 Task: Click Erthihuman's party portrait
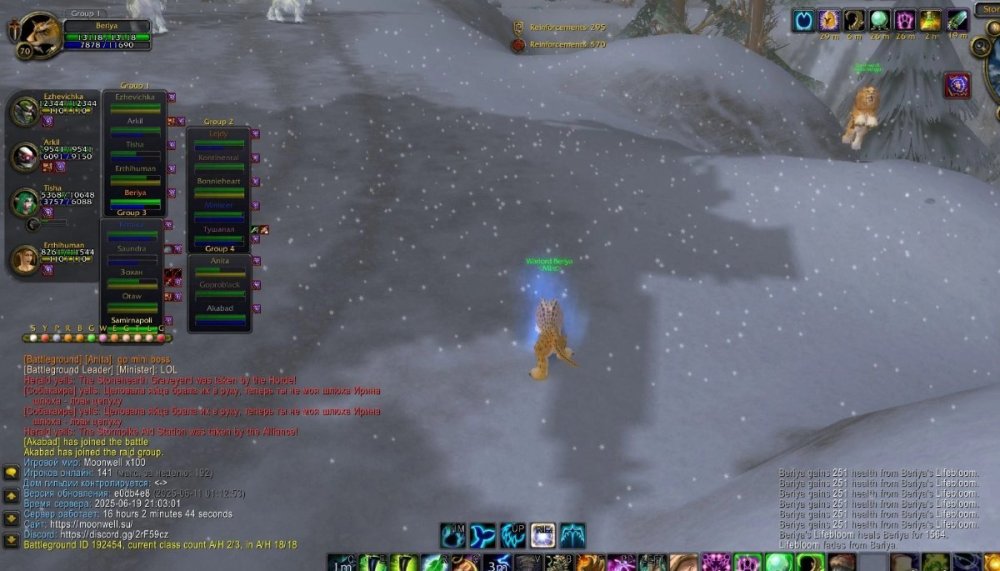24,259
